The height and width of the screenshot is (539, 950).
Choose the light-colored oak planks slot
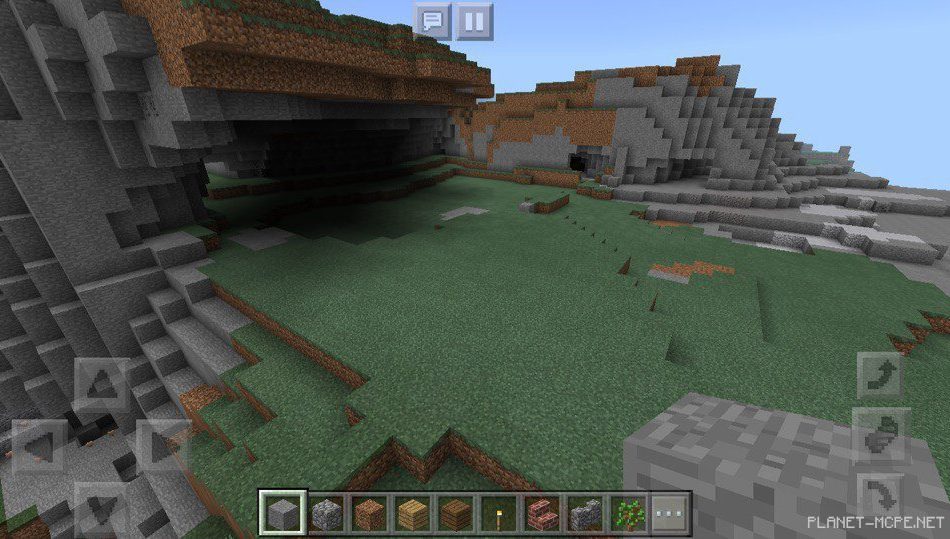pos(412,514)
